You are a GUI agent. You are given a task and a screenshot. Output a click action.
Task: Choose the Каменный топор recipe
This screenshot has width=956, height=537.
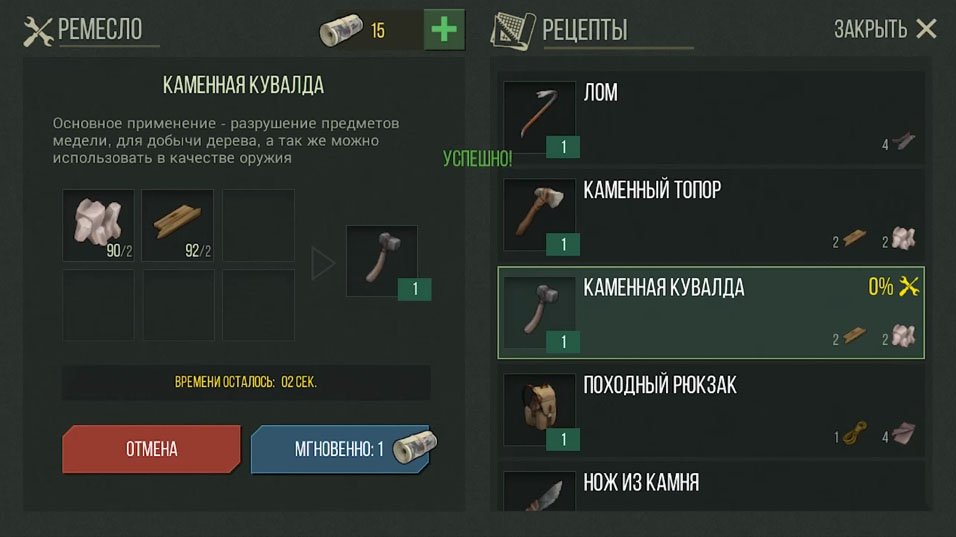(x=710, y=215)
